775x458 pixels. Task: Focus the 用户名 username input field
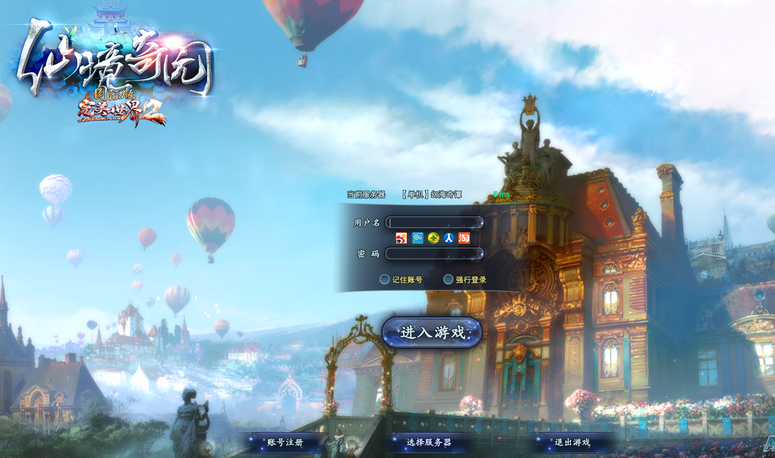[434, 222]
